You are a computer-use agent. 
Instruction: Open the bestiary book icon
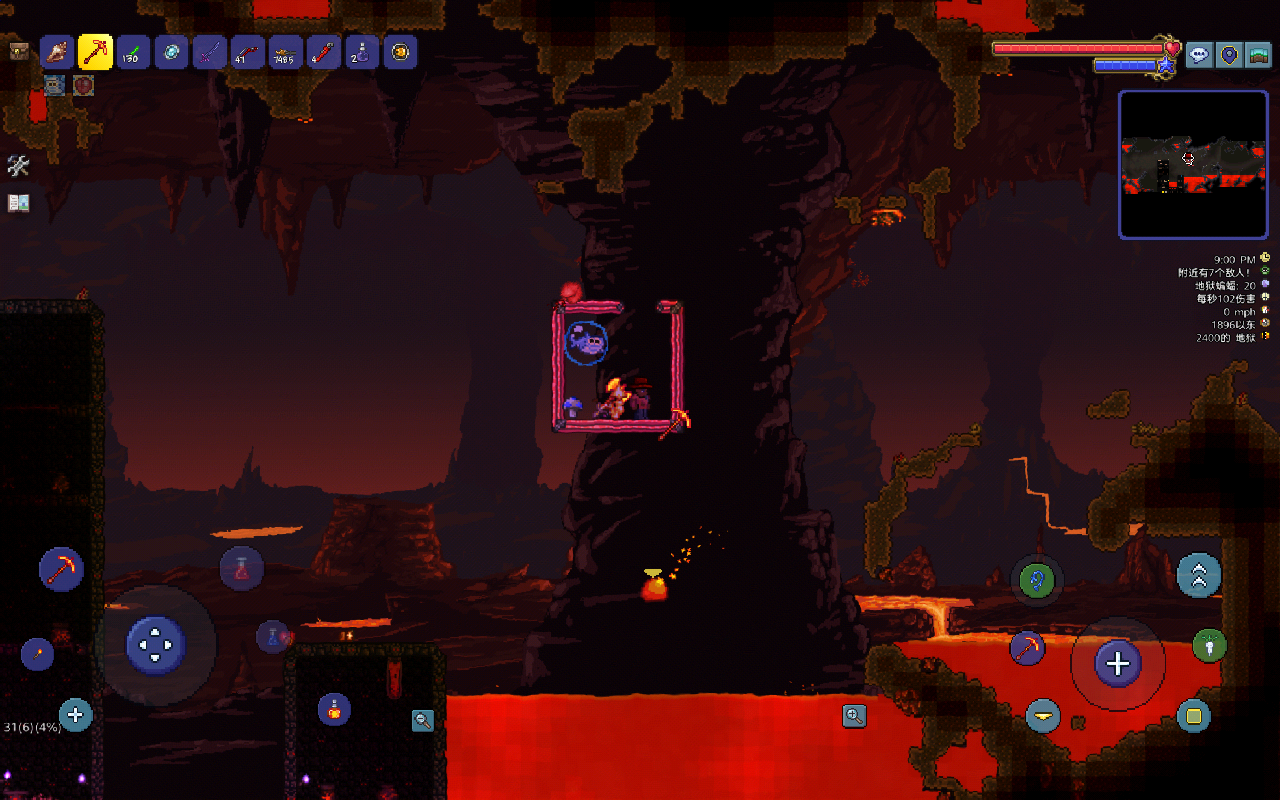[x=18, y=203]
